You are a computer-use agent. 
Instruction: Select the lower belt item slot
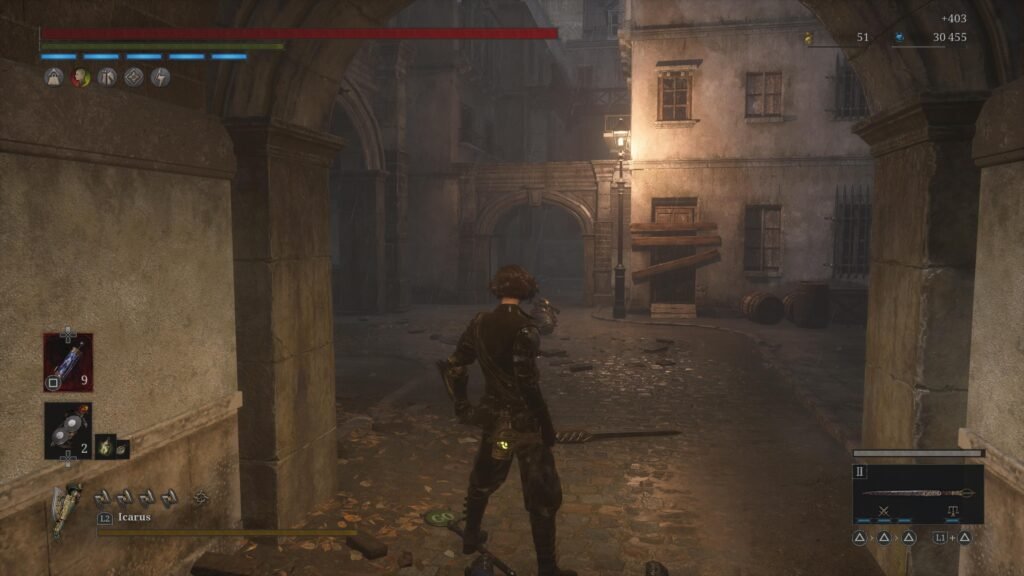(68, 430)
